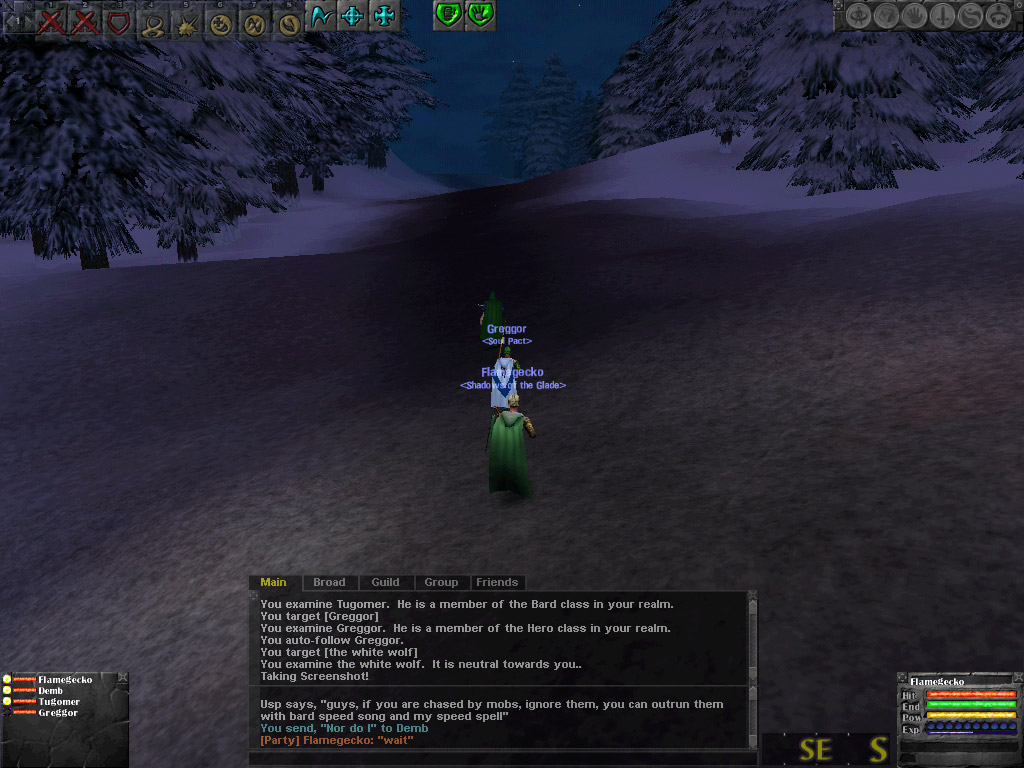Use the red shield hotbar ability
The height and width of the screenshot is (768, 1024).
click(x=119, y=21)
